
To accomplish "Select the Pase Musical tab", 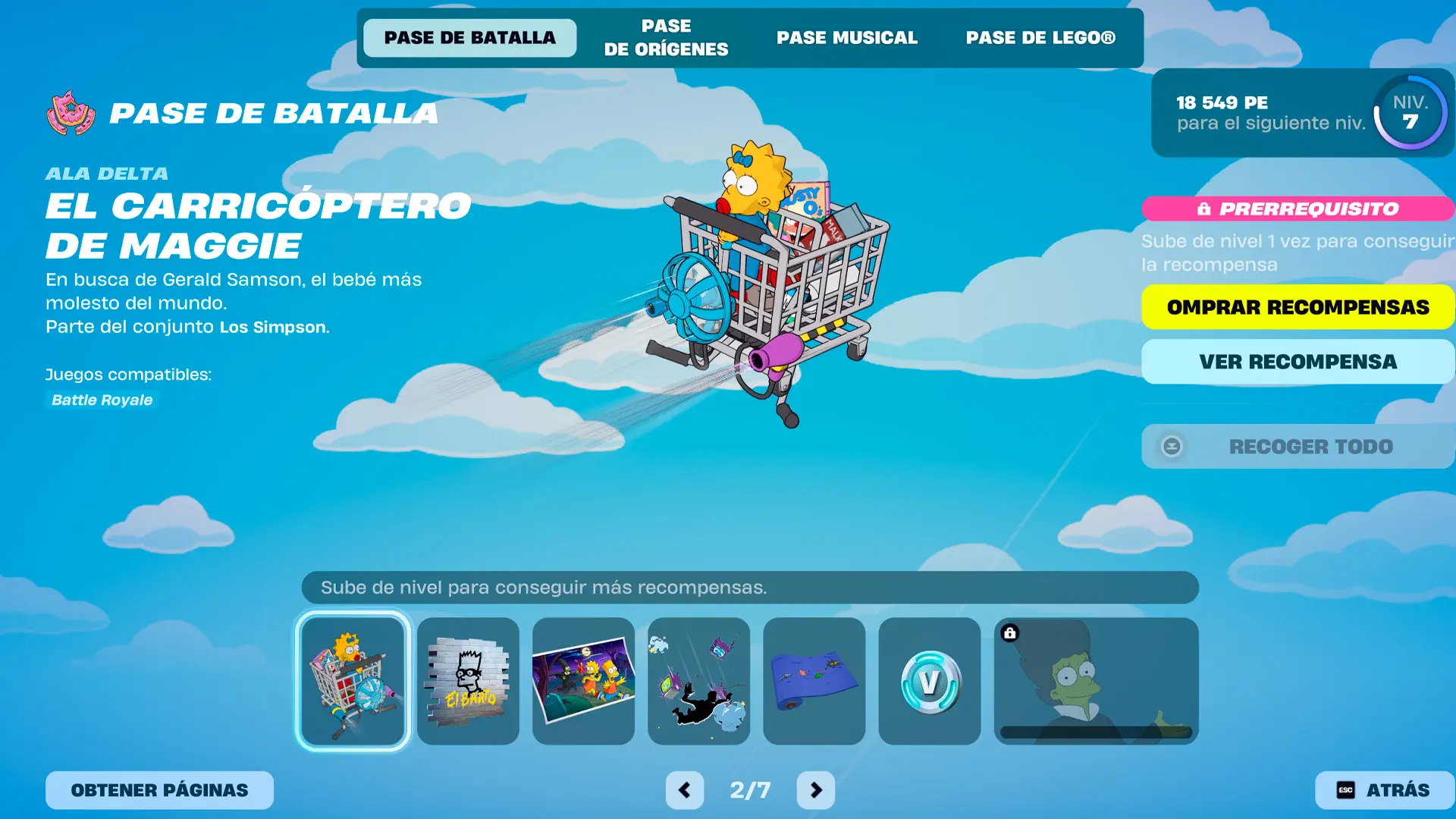I will point(846,38).
